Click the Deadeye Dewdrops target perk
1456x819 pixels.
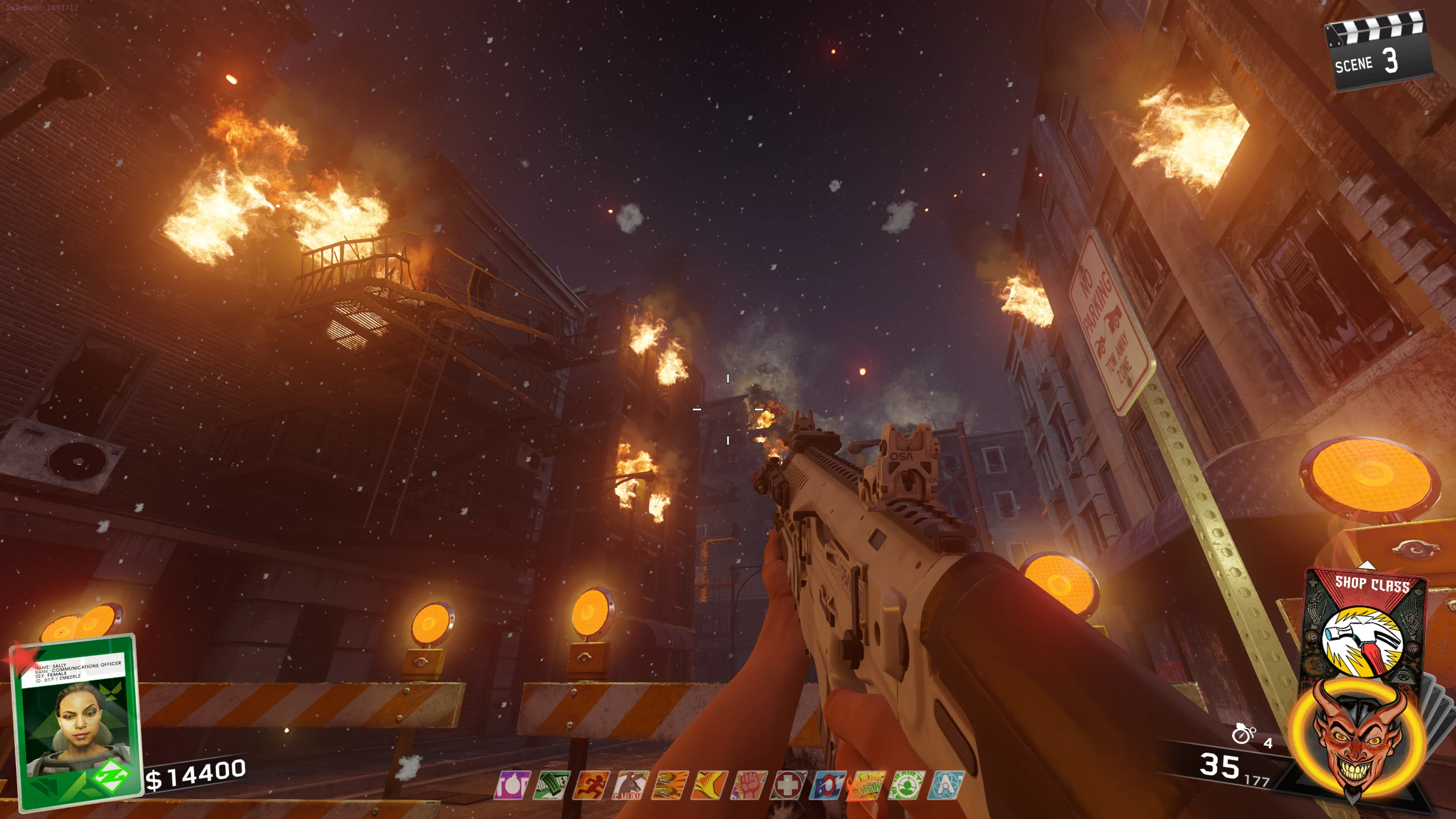[906, 785]
